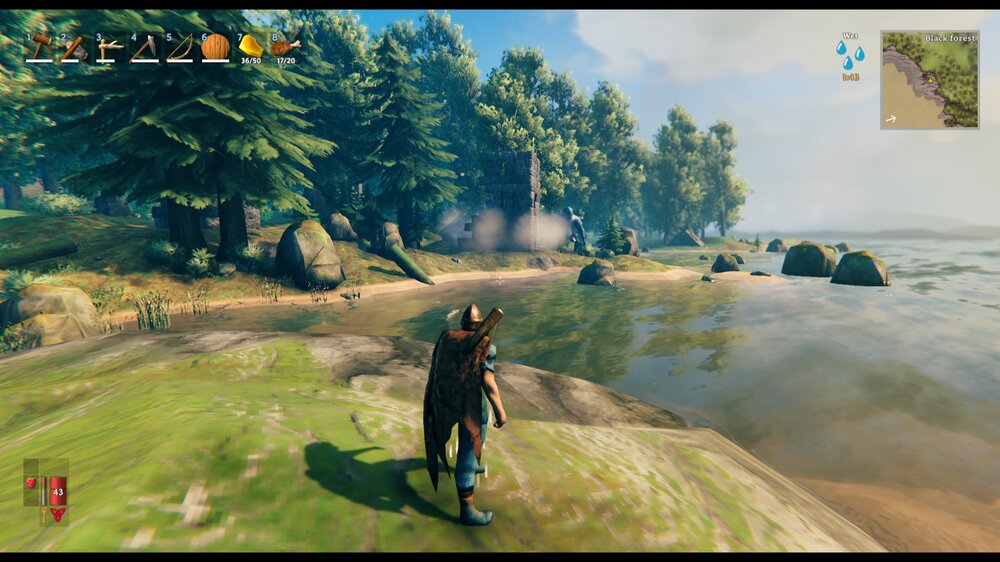1000x562 pixels.
Task: Select the hoe in hotbar slot 4
Action: click(x=144, y=47)
